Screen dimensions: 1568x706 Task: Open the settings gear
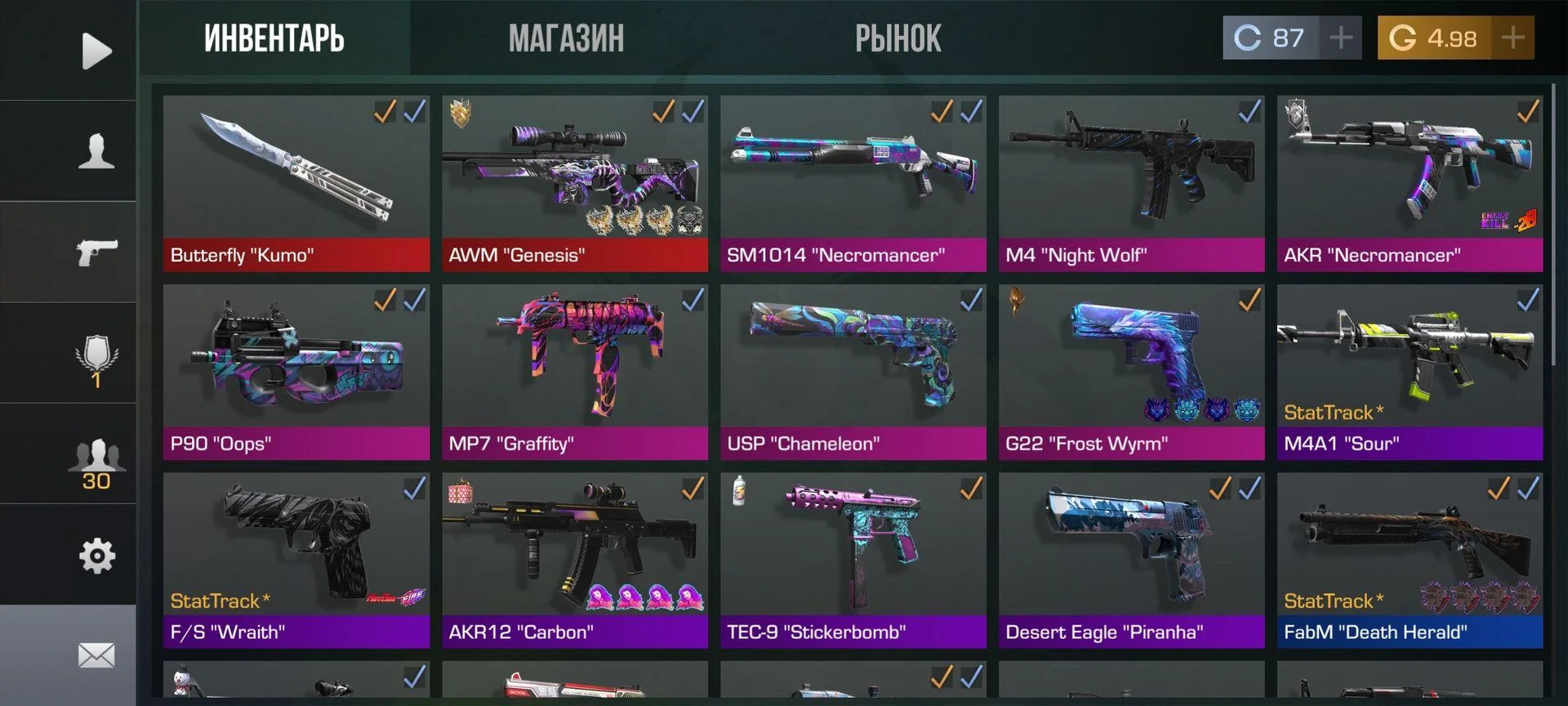coord(96,556)
